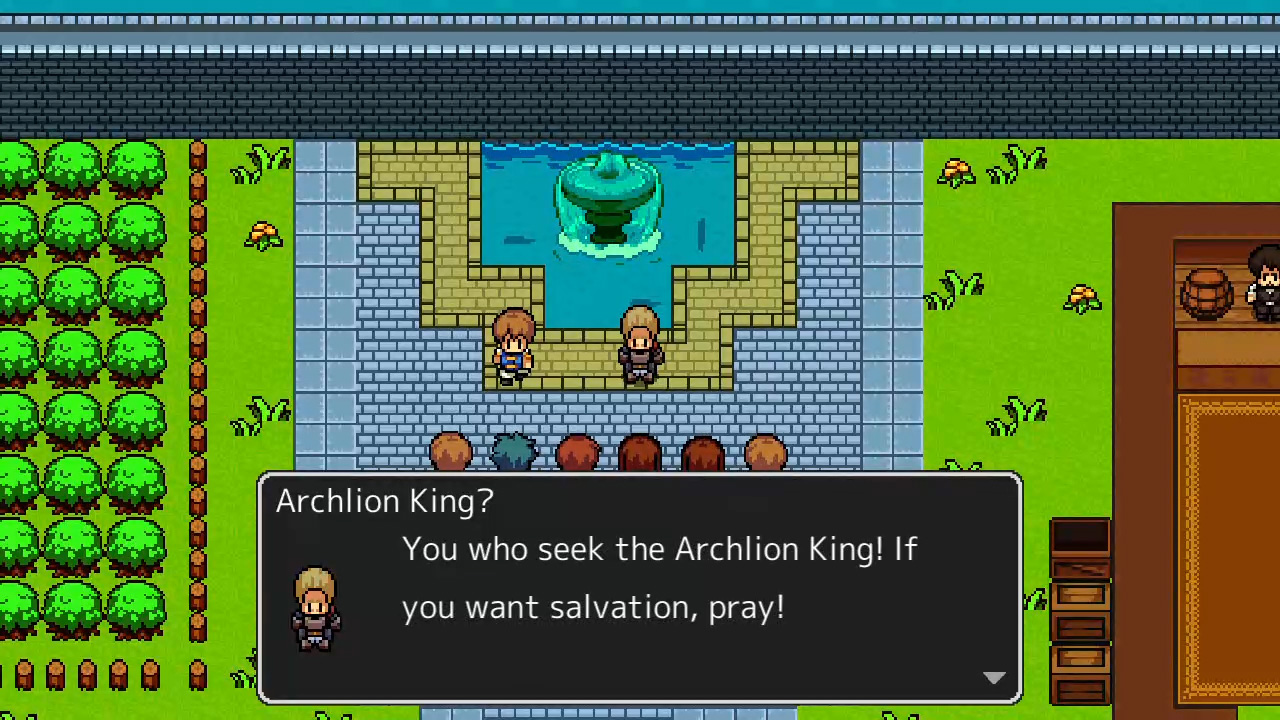
Task: Click the fence post along the orchard edge
Action: [197, 300]
